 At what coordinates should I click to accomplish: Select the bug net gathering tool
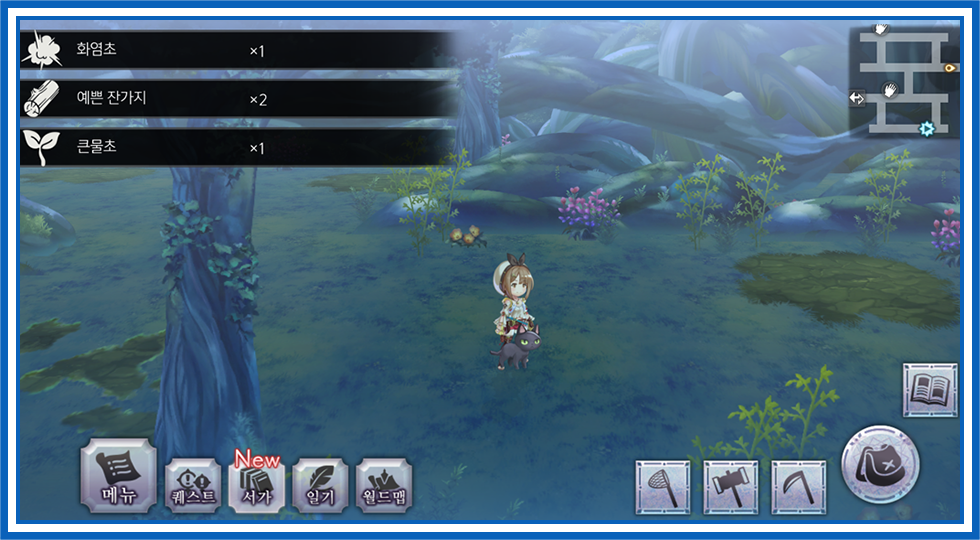click(663, 487)
